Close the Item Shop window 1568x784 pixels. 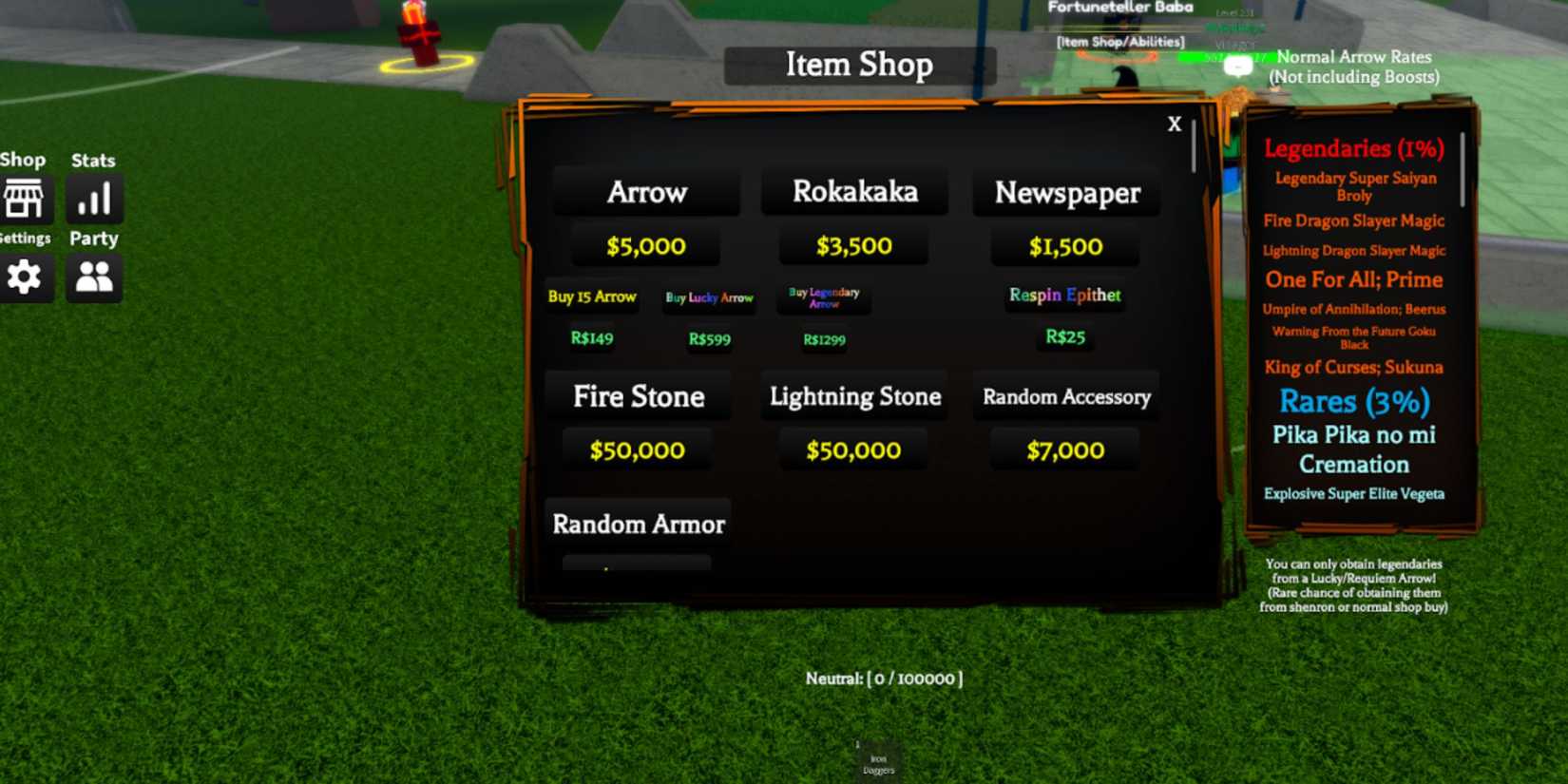[1175, 124]
